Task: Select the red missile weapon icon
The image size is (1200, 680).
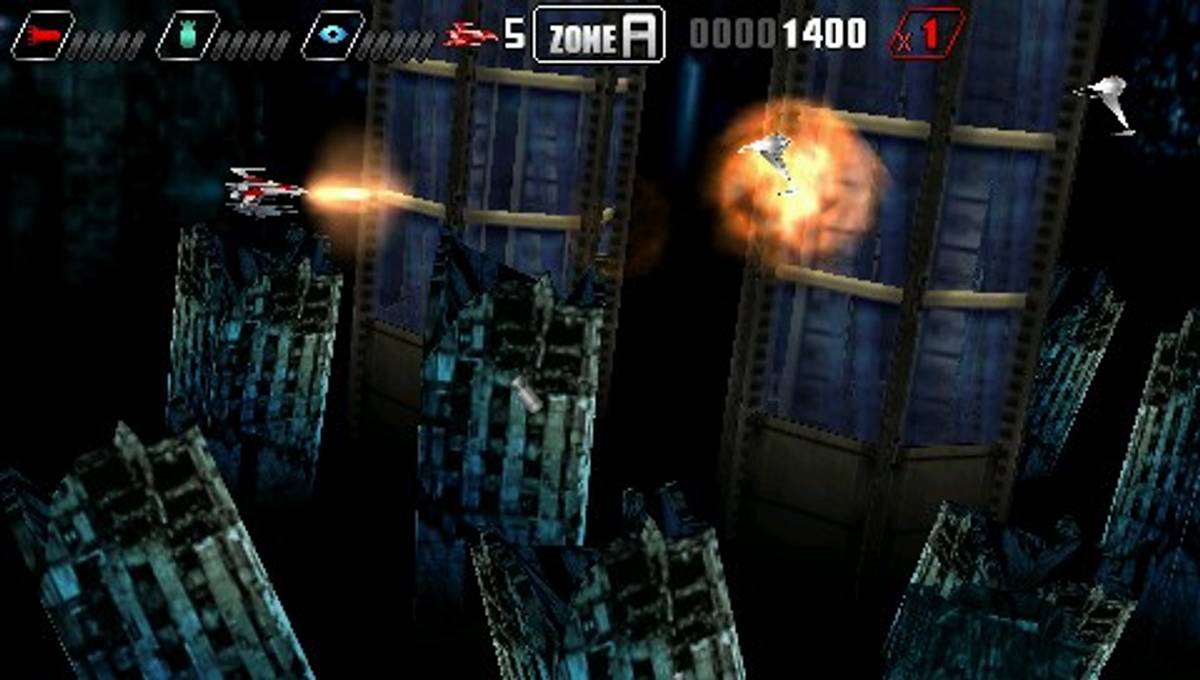Action: 42,35
